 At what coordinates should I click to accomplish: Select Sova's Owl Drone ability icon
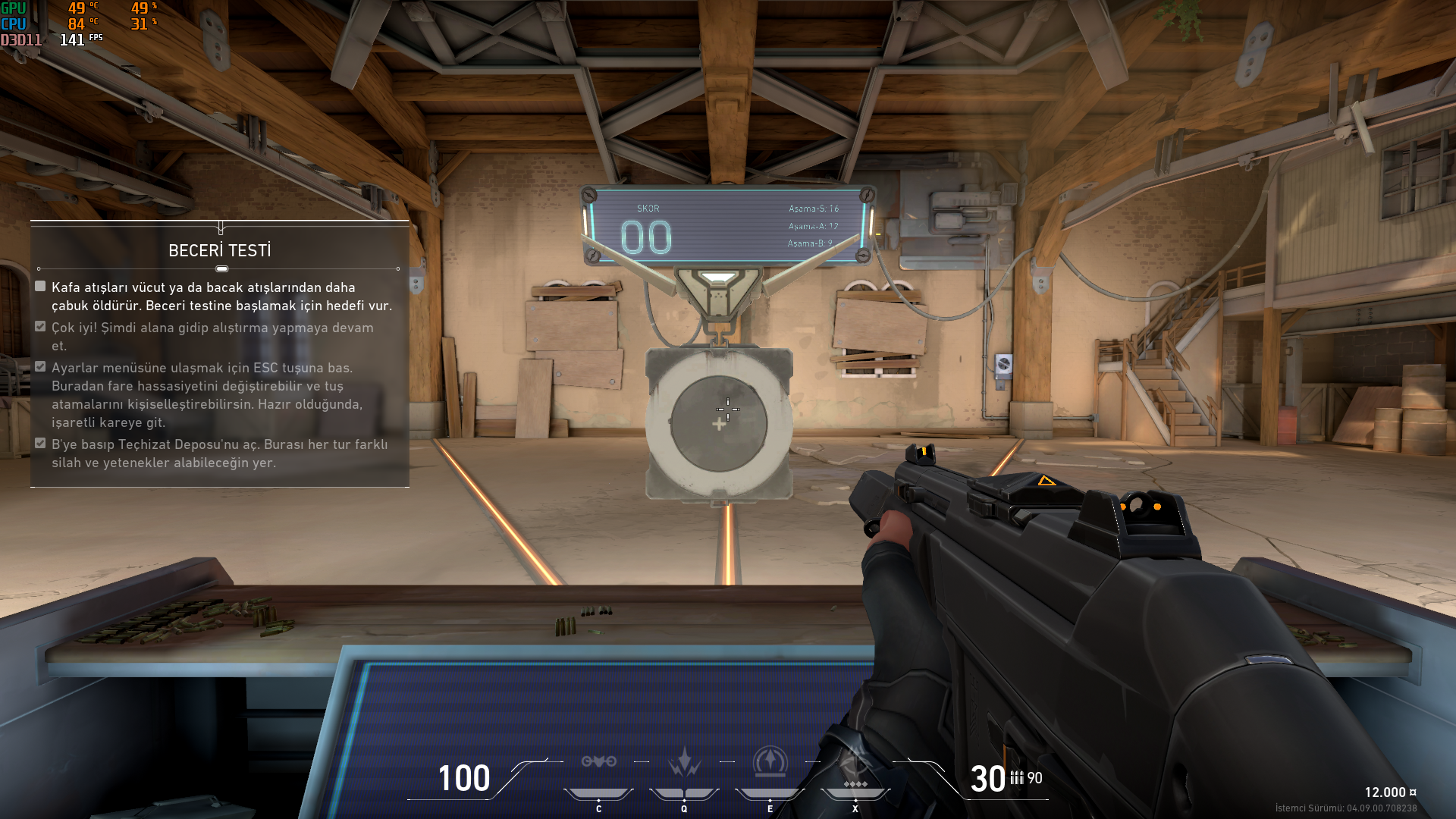tap(598, 762)
